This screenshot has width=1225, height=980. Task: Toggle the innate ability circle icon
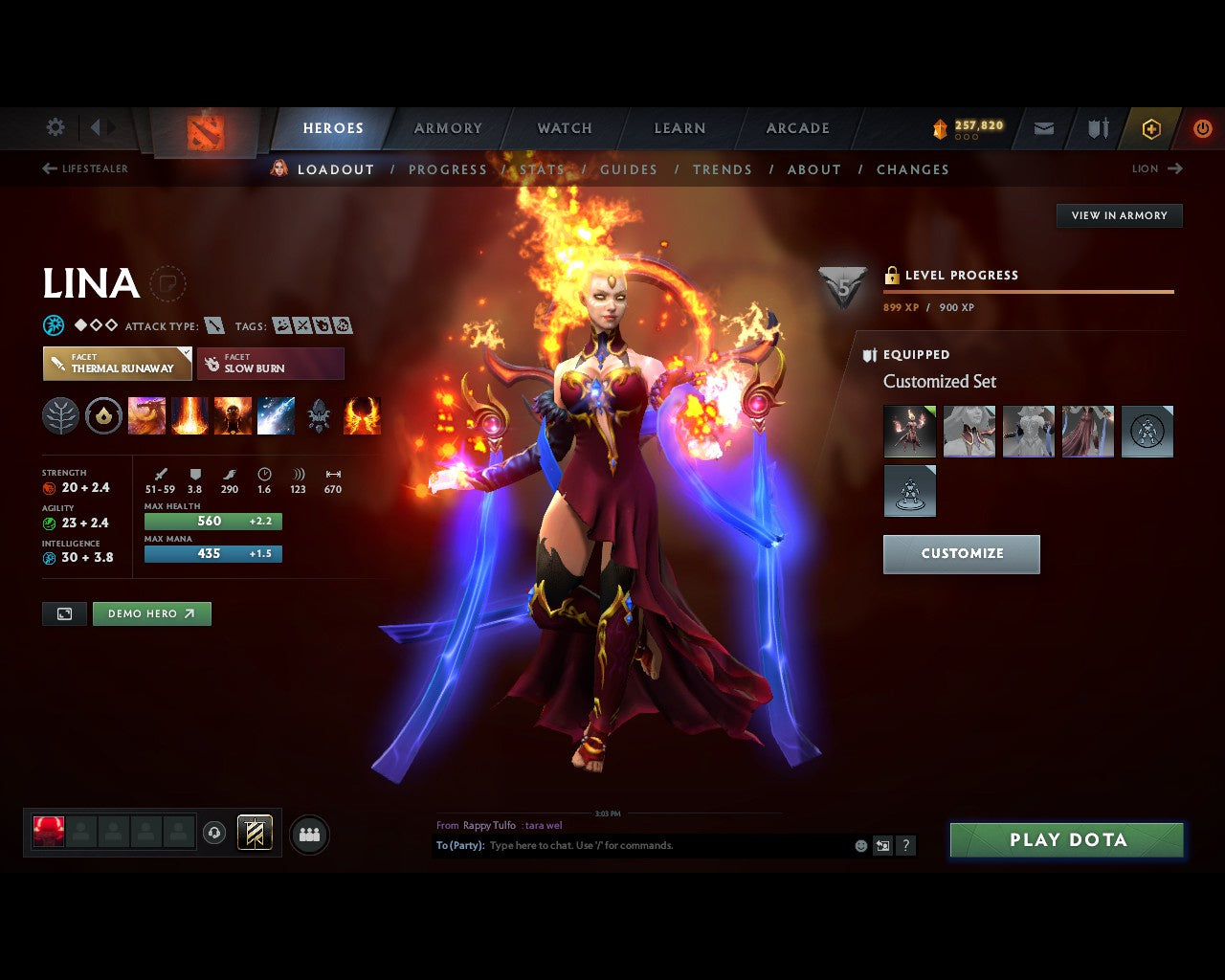point(103,414)
